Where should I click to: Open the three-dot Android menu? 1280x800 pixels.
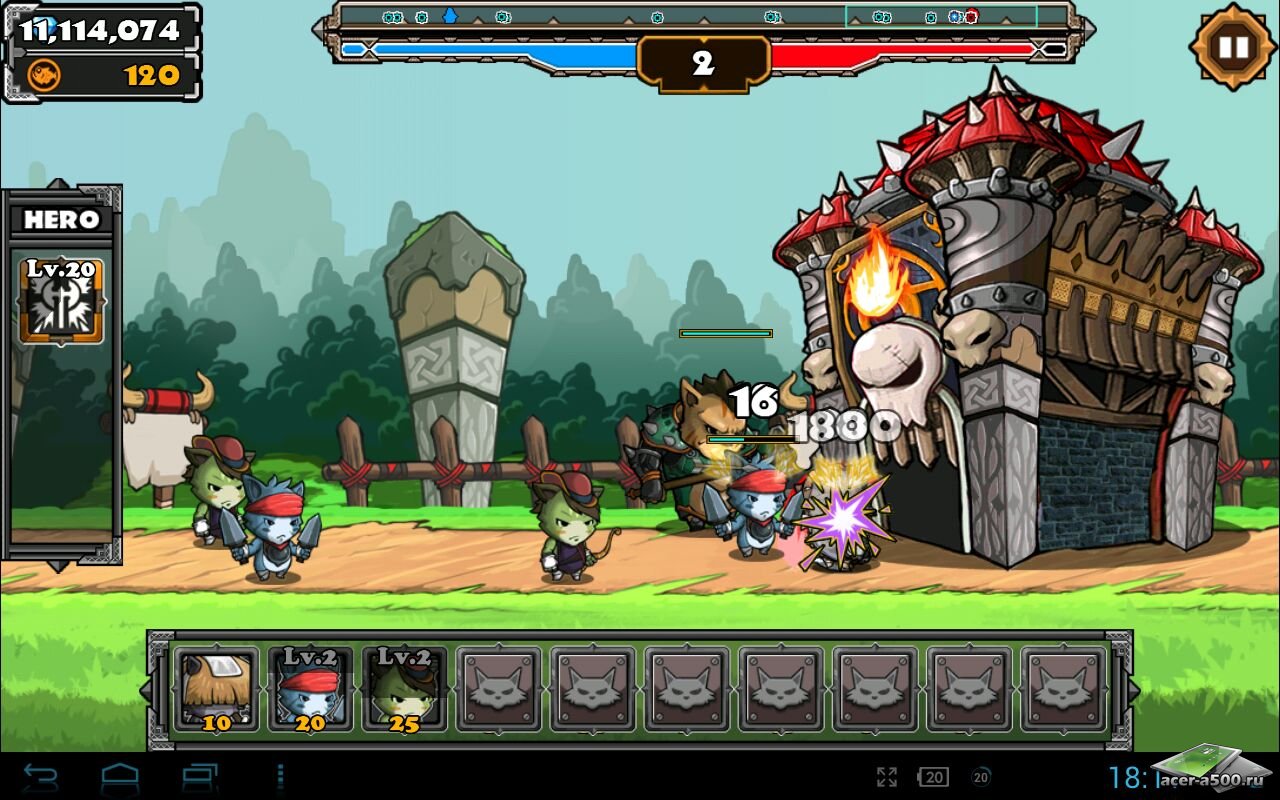(280, 776)
